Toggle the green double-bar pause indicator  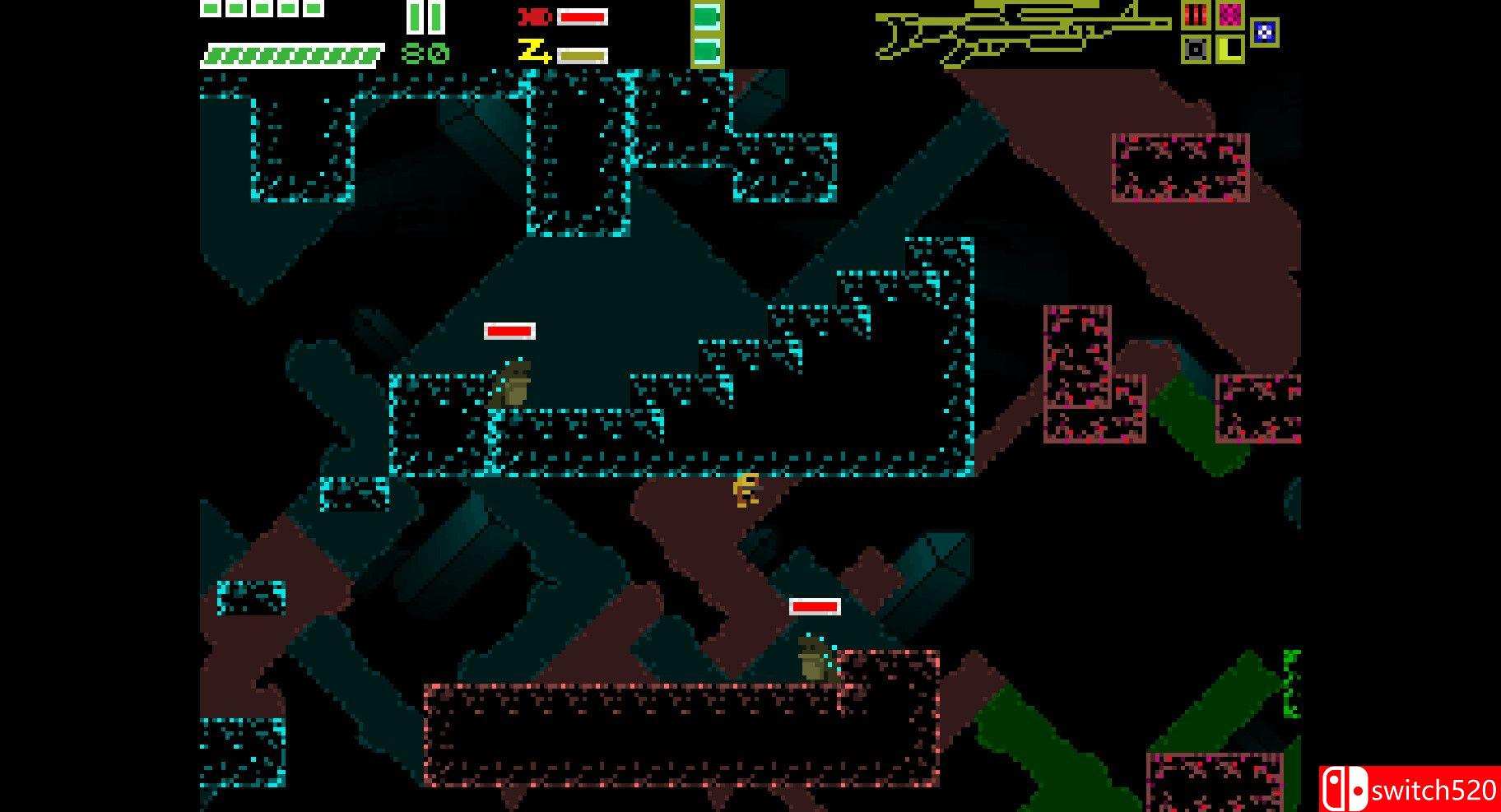click(425, 18)
